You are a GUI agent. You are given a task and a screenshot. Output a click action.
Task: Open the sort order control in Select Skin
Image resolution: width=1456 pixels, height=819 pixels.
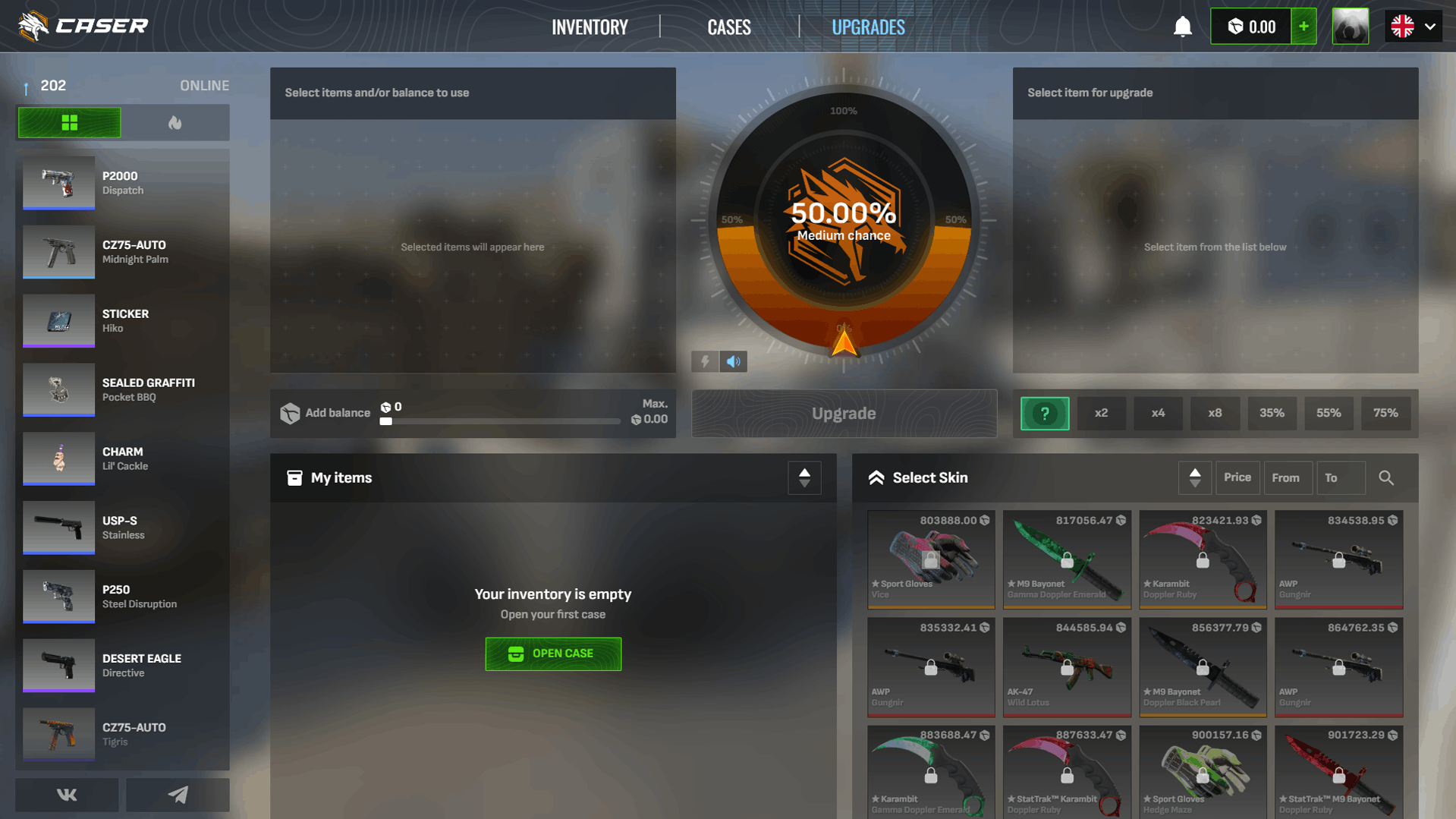1195,477
